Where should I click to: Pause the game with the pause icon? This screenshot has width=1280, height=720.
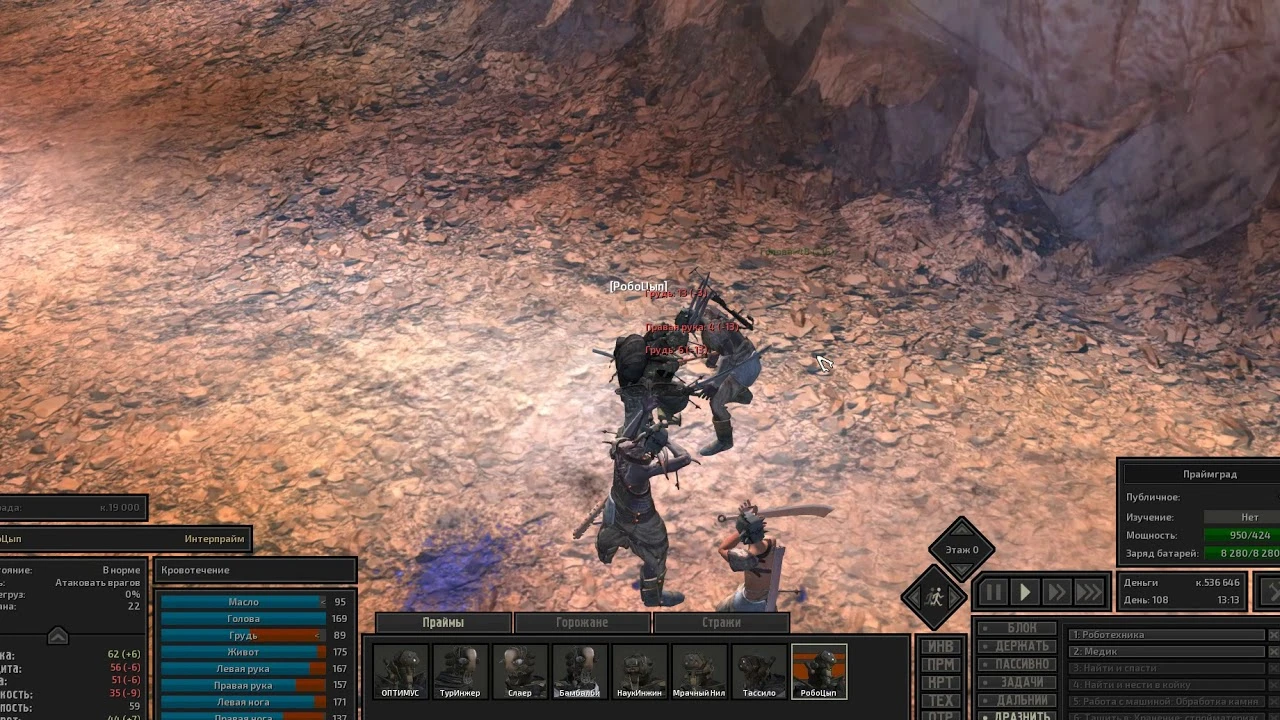point(993,592)
